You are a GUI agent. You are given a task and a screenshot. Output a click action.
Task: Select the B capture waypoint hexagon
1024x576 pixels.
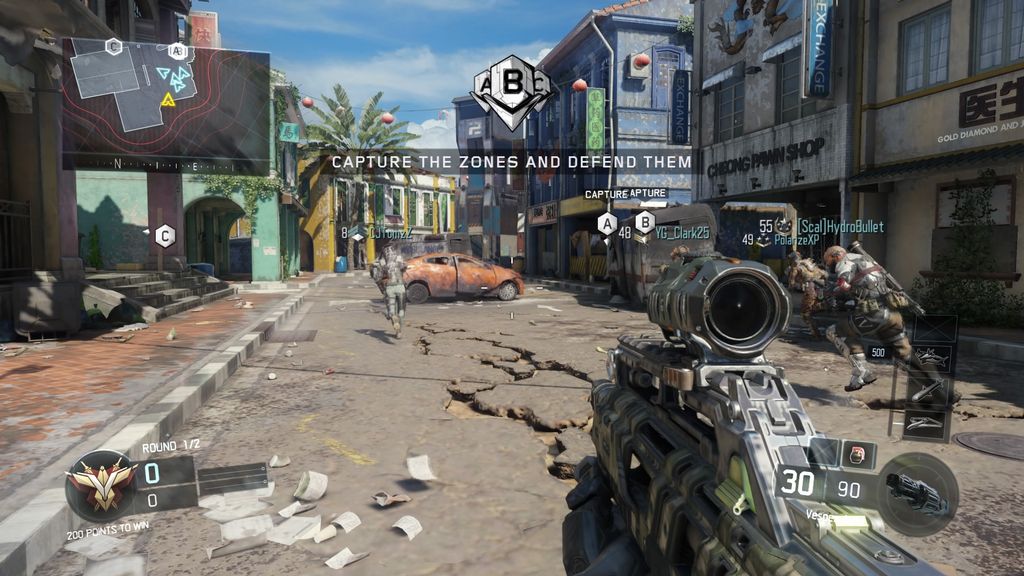(645, 222)
